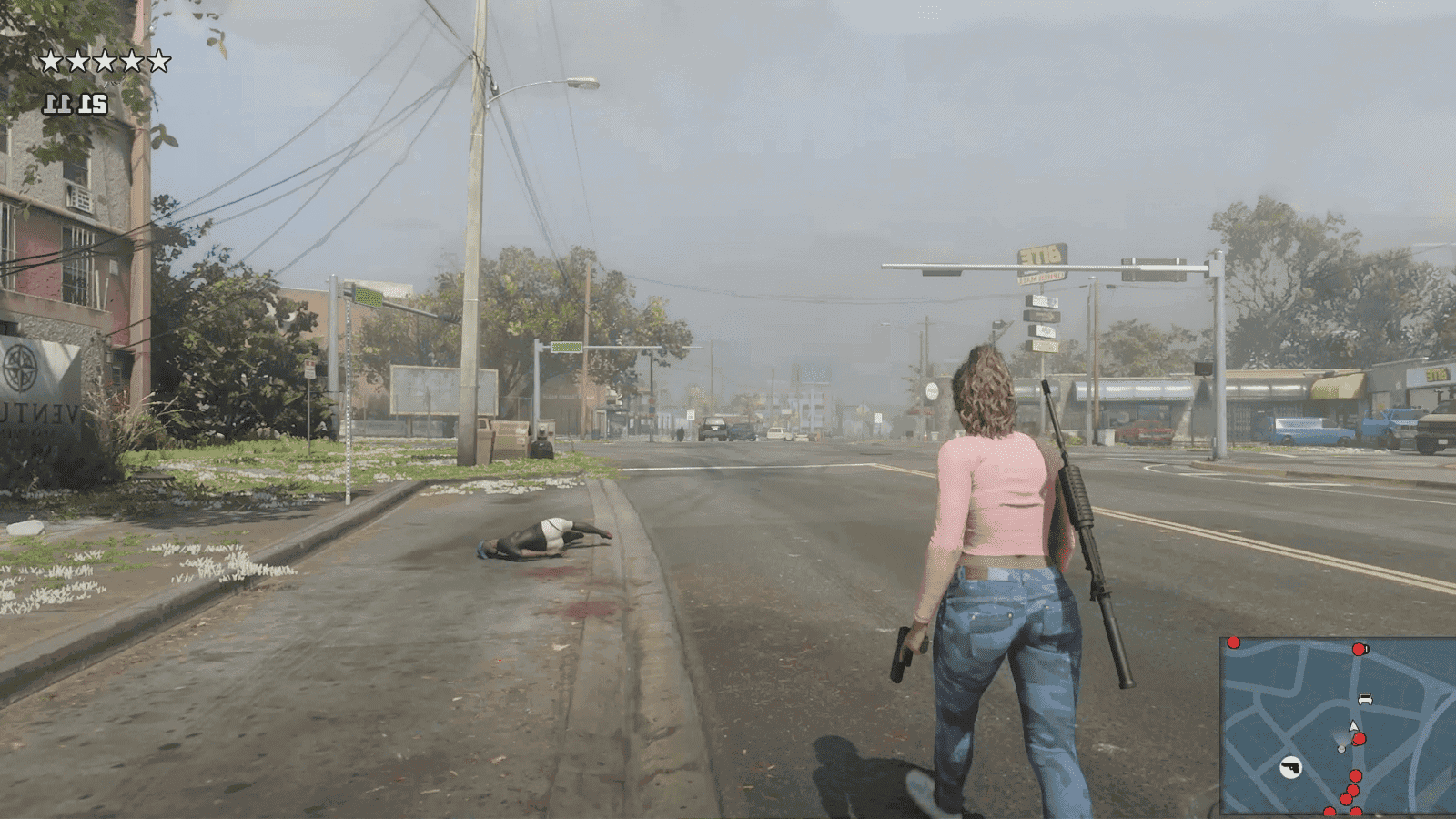This screenshot has width=1456, height=819.
Task: Click the 21 11 time display
Action: pyautogui.click(x=76, y=103)
